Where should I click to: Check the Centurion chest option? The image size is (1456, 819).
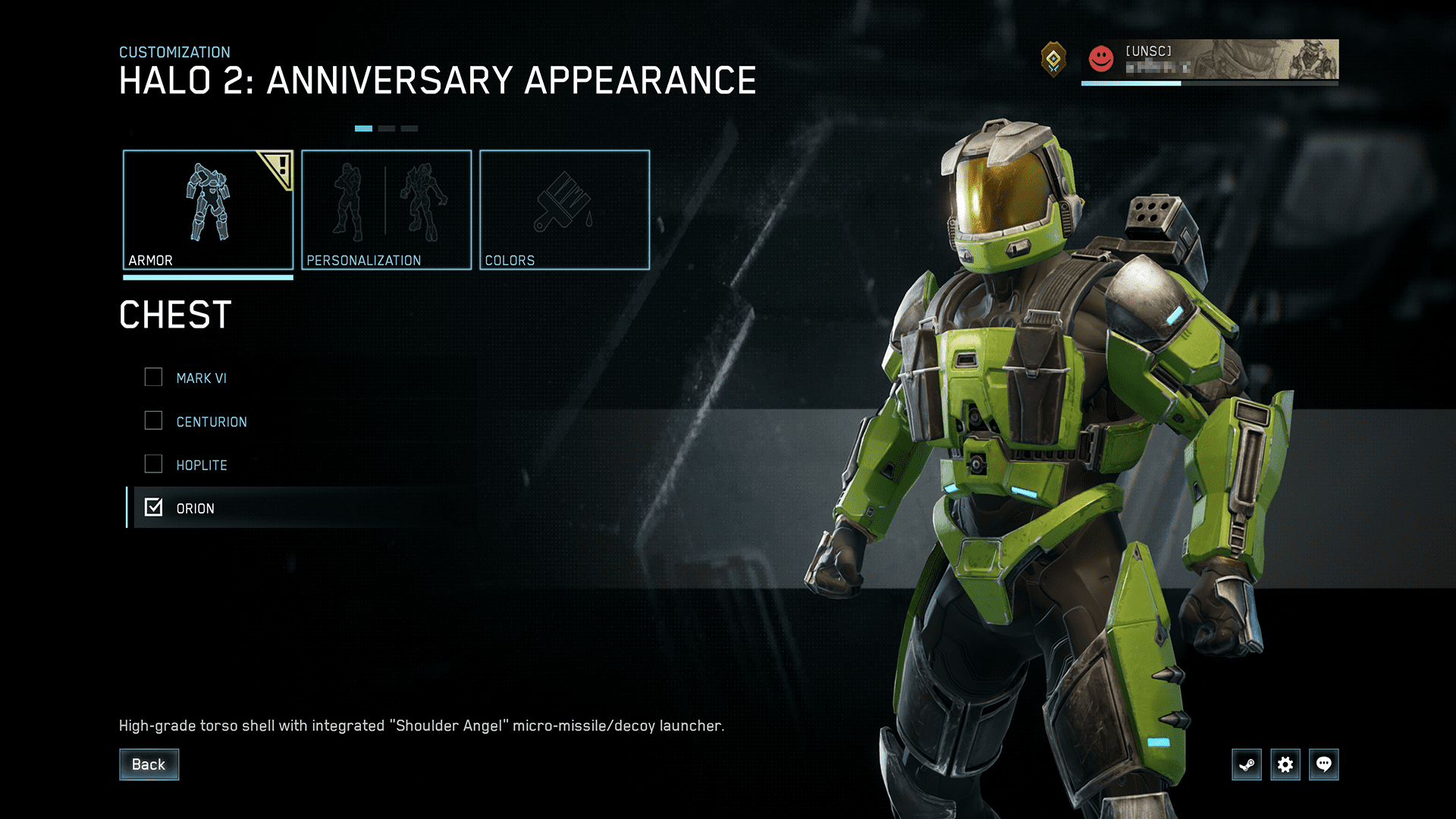pos(154,421)
